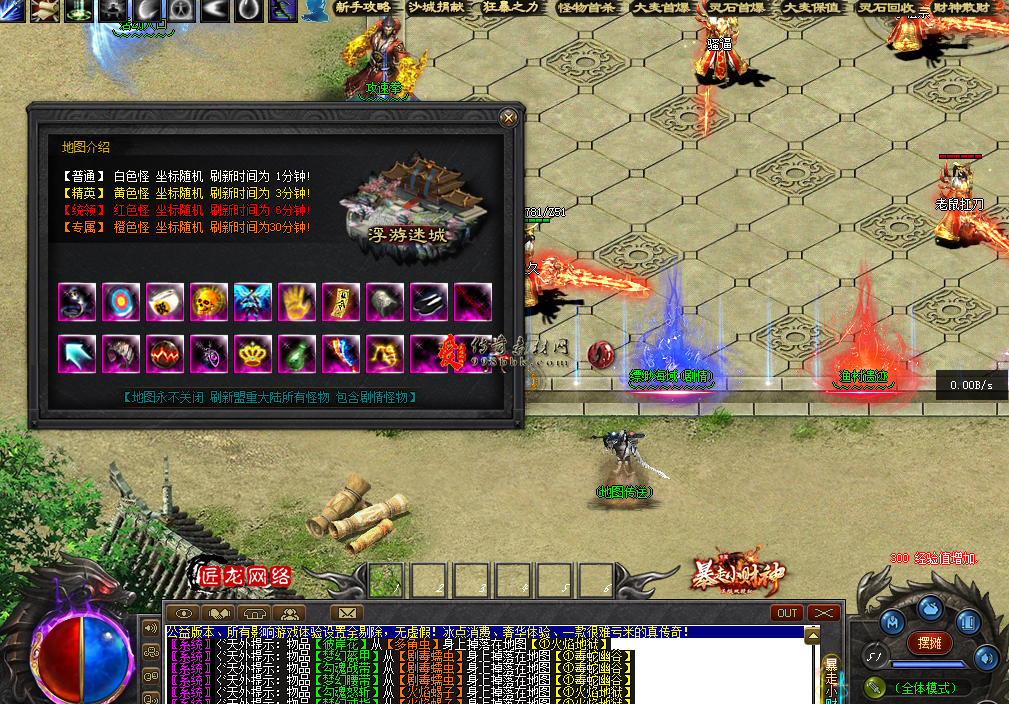This screenshot has width=1009, height=704.
Task: Open the 沙城捐献 donation menu
Action: (x=437, y=8)
